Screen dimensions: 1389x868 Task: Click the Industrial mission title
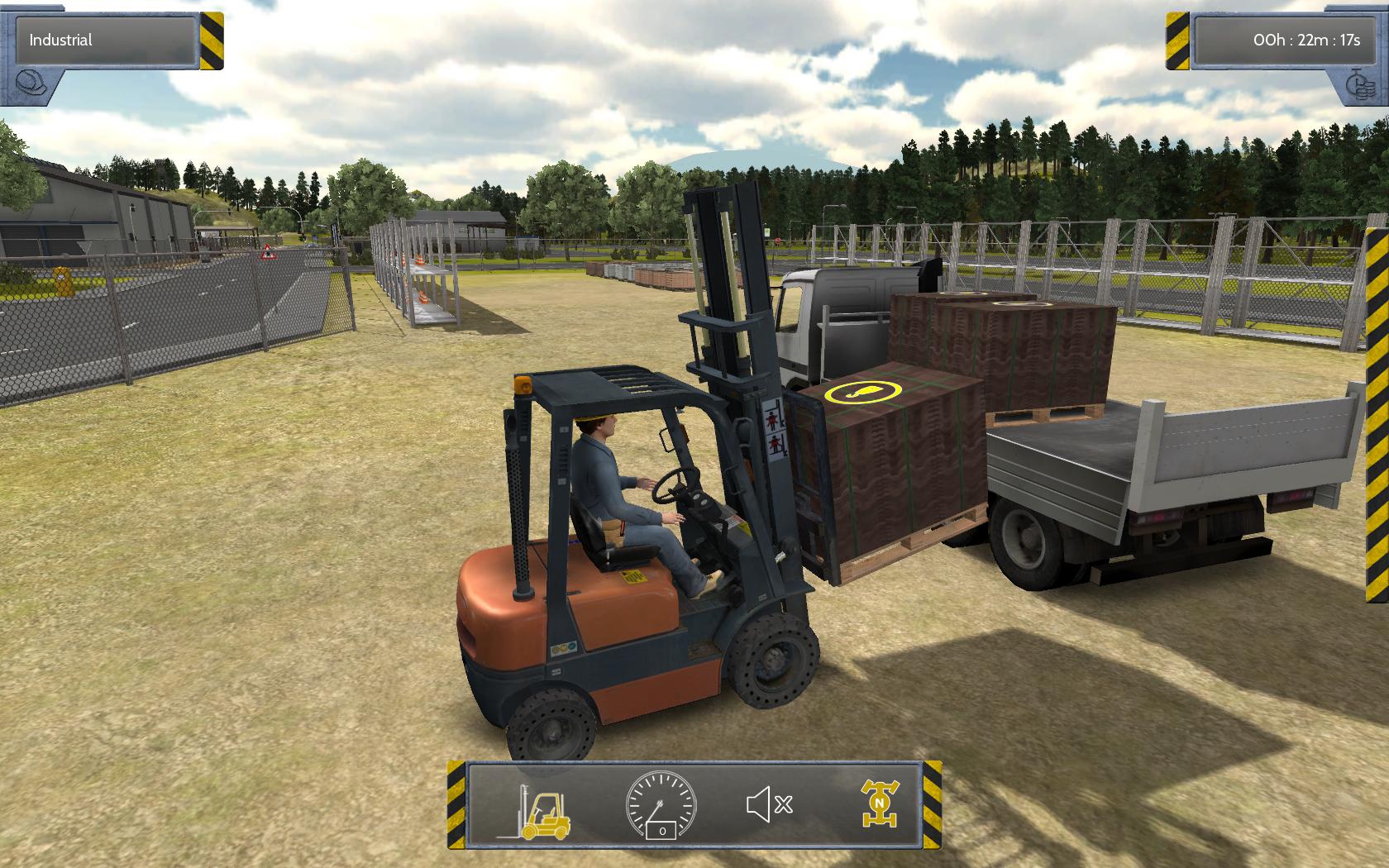coord(59,40)
